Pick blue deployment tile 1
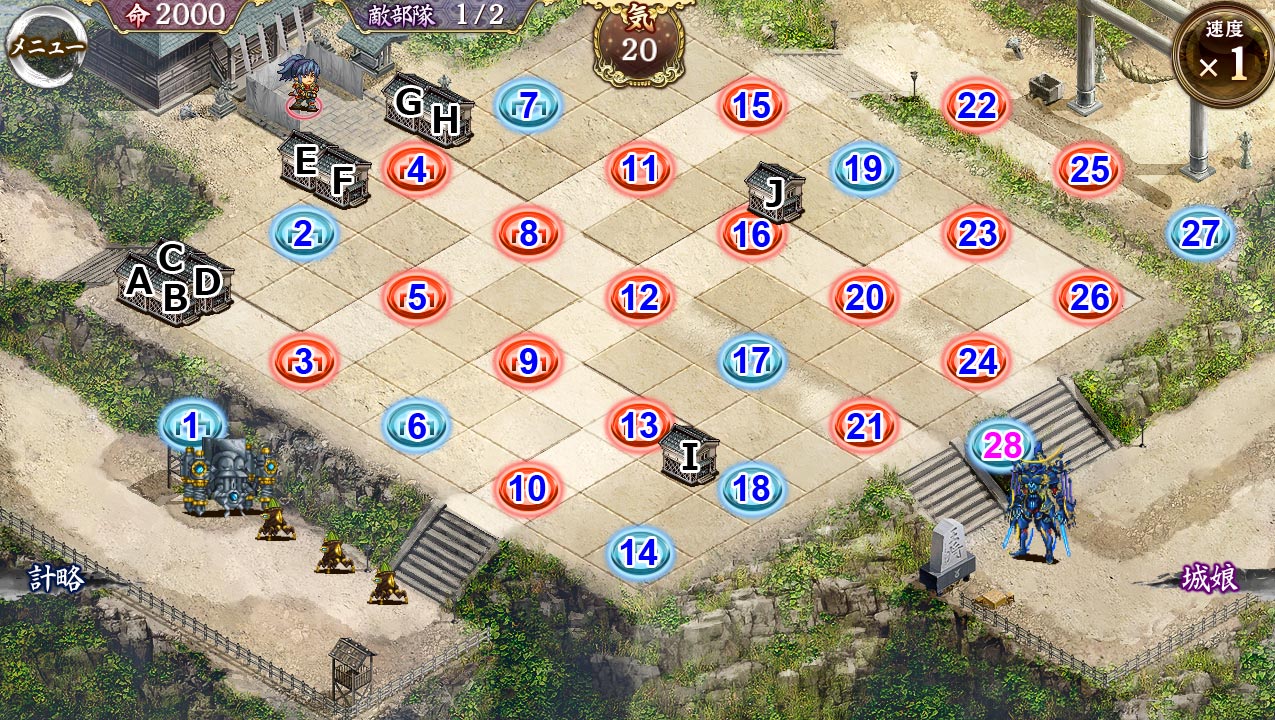 click(191, 425)
